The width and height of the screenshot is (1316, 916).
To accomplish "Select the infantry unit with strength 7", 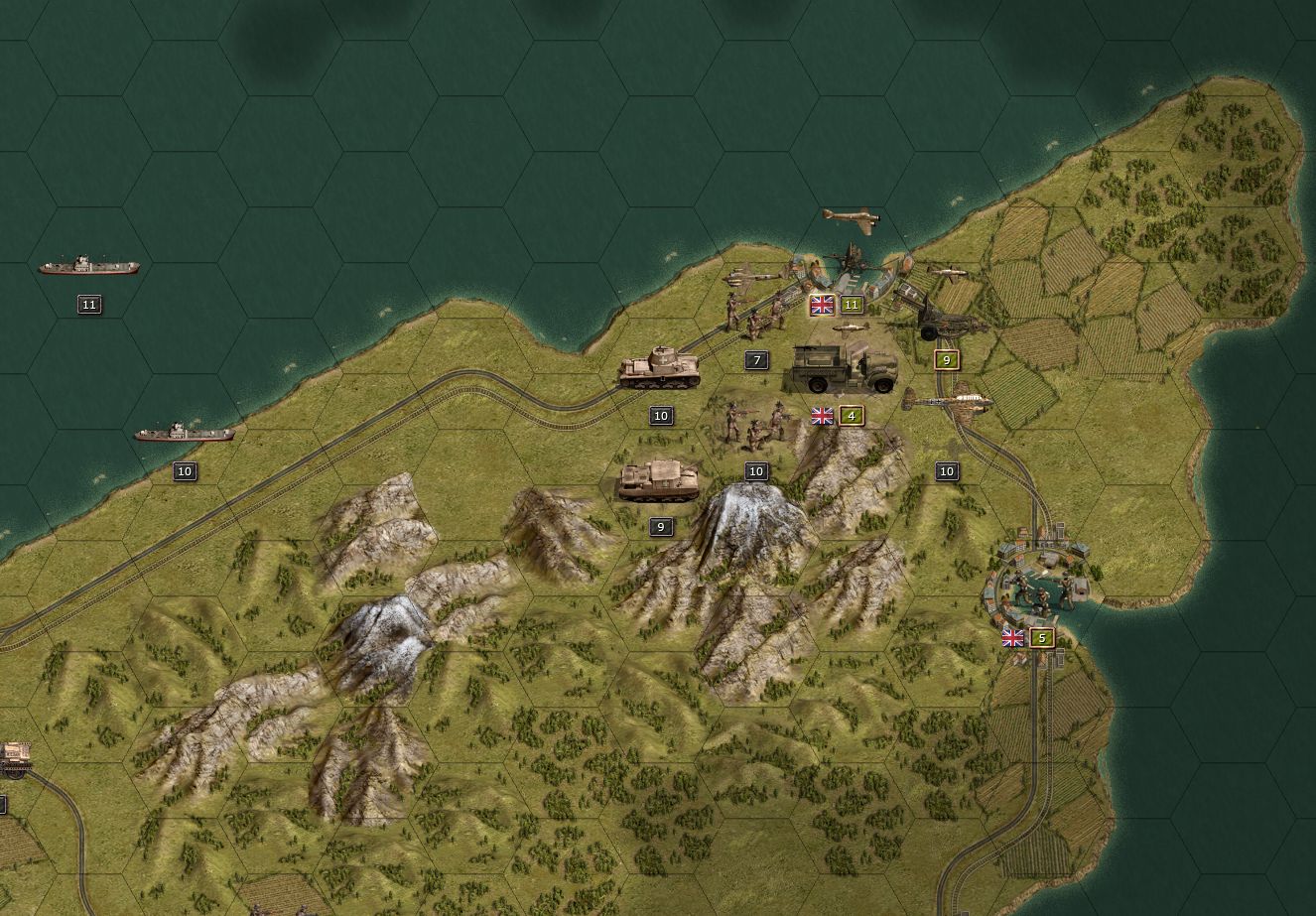I will (x=753, y=314).
